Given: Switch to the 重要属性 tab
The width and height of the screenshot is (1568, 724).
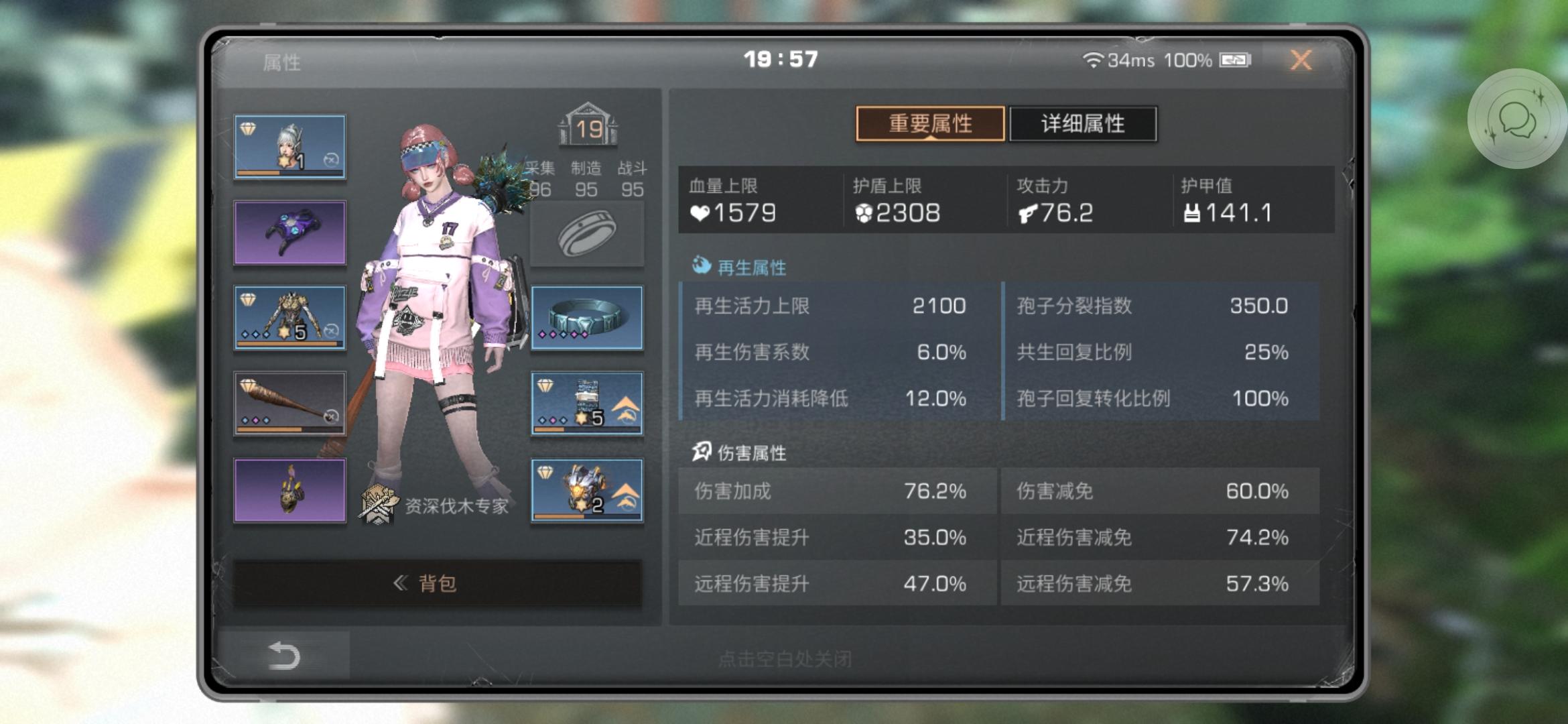Looking at the screenshot, I should coord(931,124).
